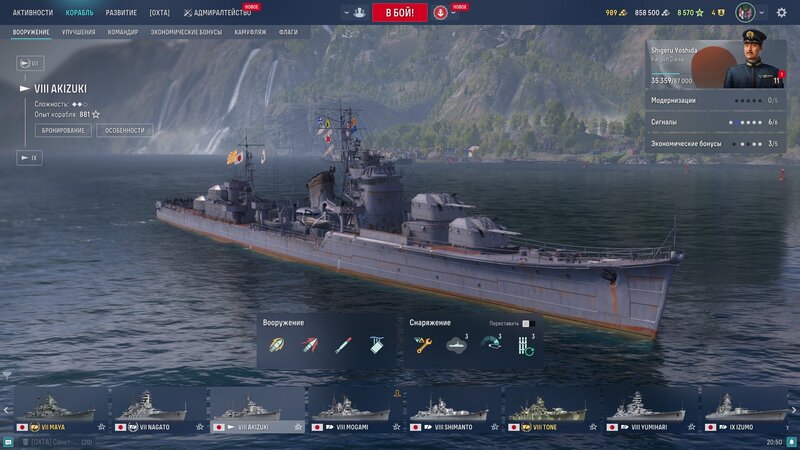
Task: Select the repair wrench consumable
Action: tap(423, 345)
